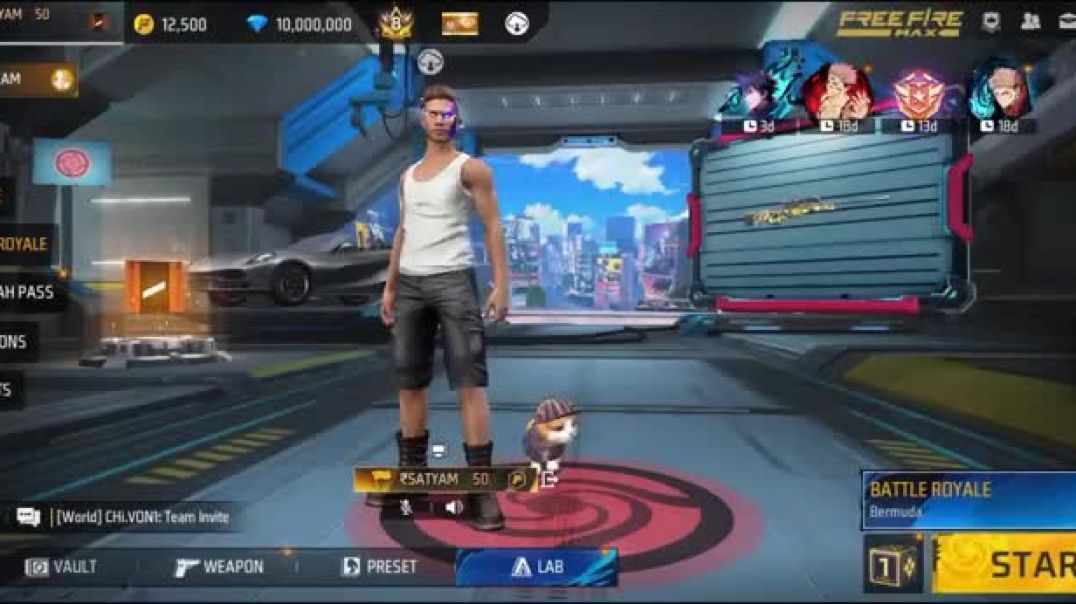Click the round download icon in top bar
This screenshot has height=604, width=1076.
517,24
